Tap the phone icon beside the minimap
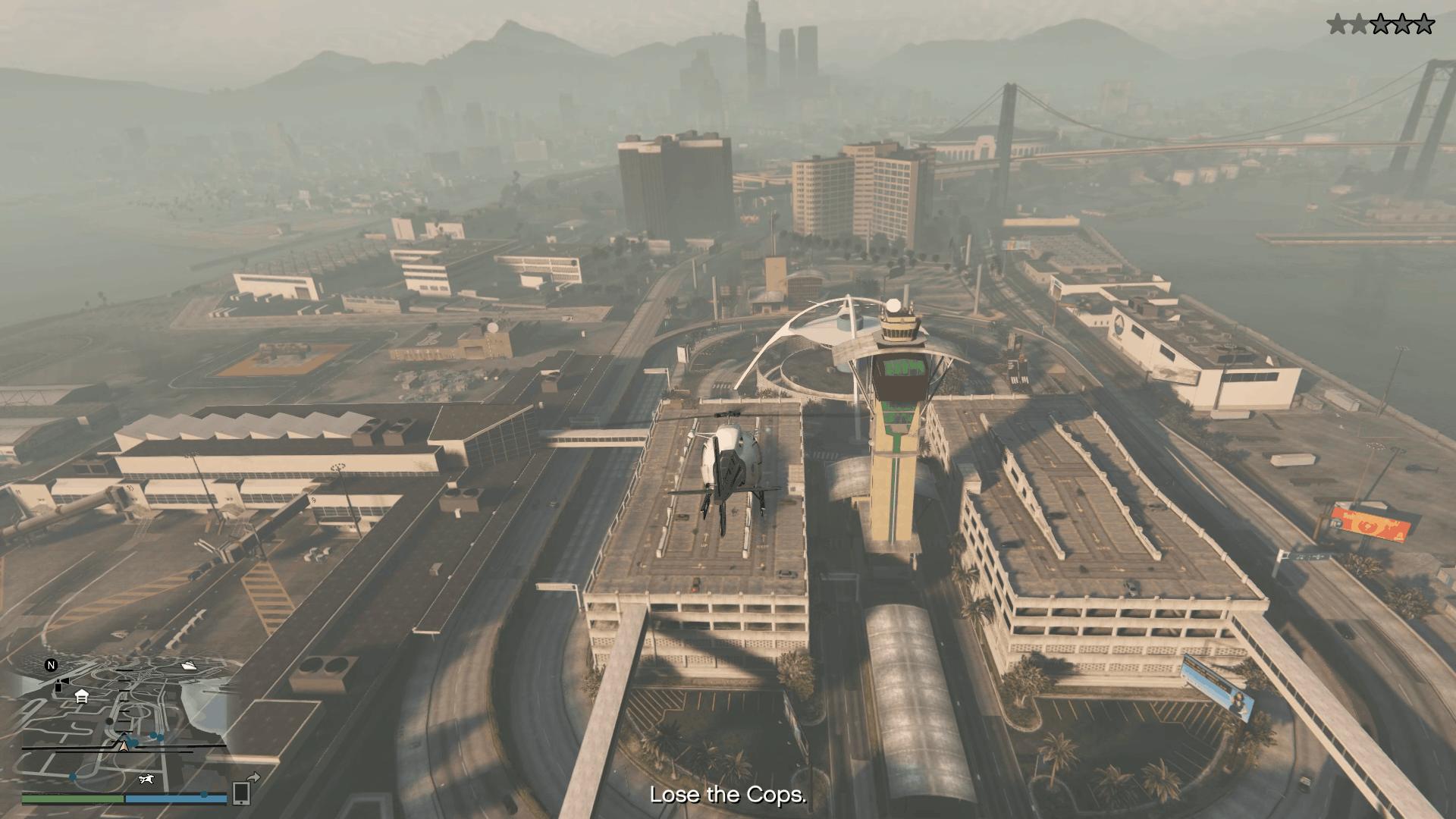The width and height of the screenshot is (1456, 819). point(241,792)
